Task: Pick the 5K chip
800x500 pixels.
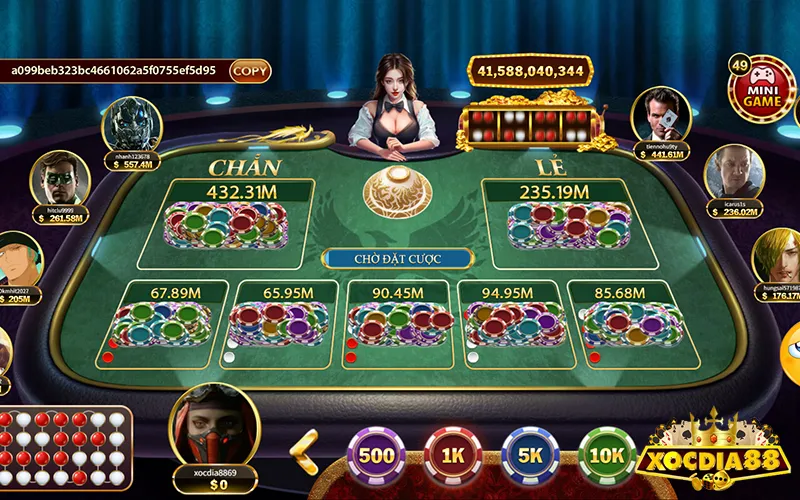Action: (x=530, y=455)
